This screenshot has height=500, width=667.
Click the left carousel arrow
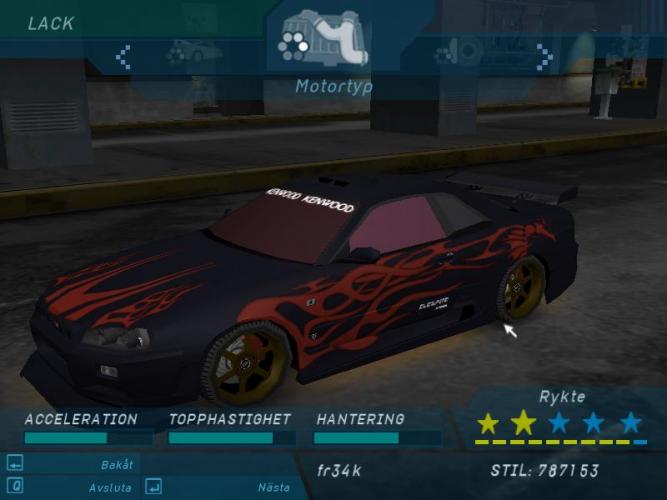pyautogui.click(x=123, y=57)
